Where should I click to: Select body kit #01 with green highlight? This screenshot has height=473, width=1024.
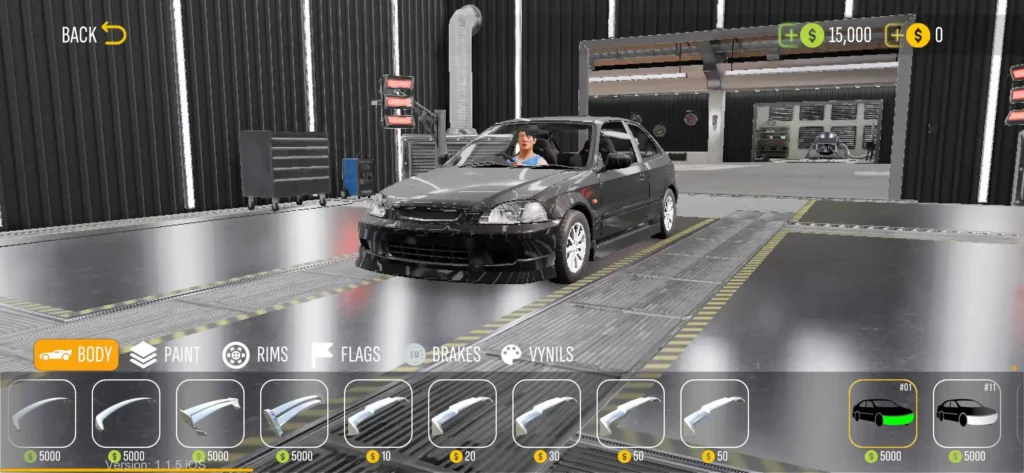coord(883,413)
